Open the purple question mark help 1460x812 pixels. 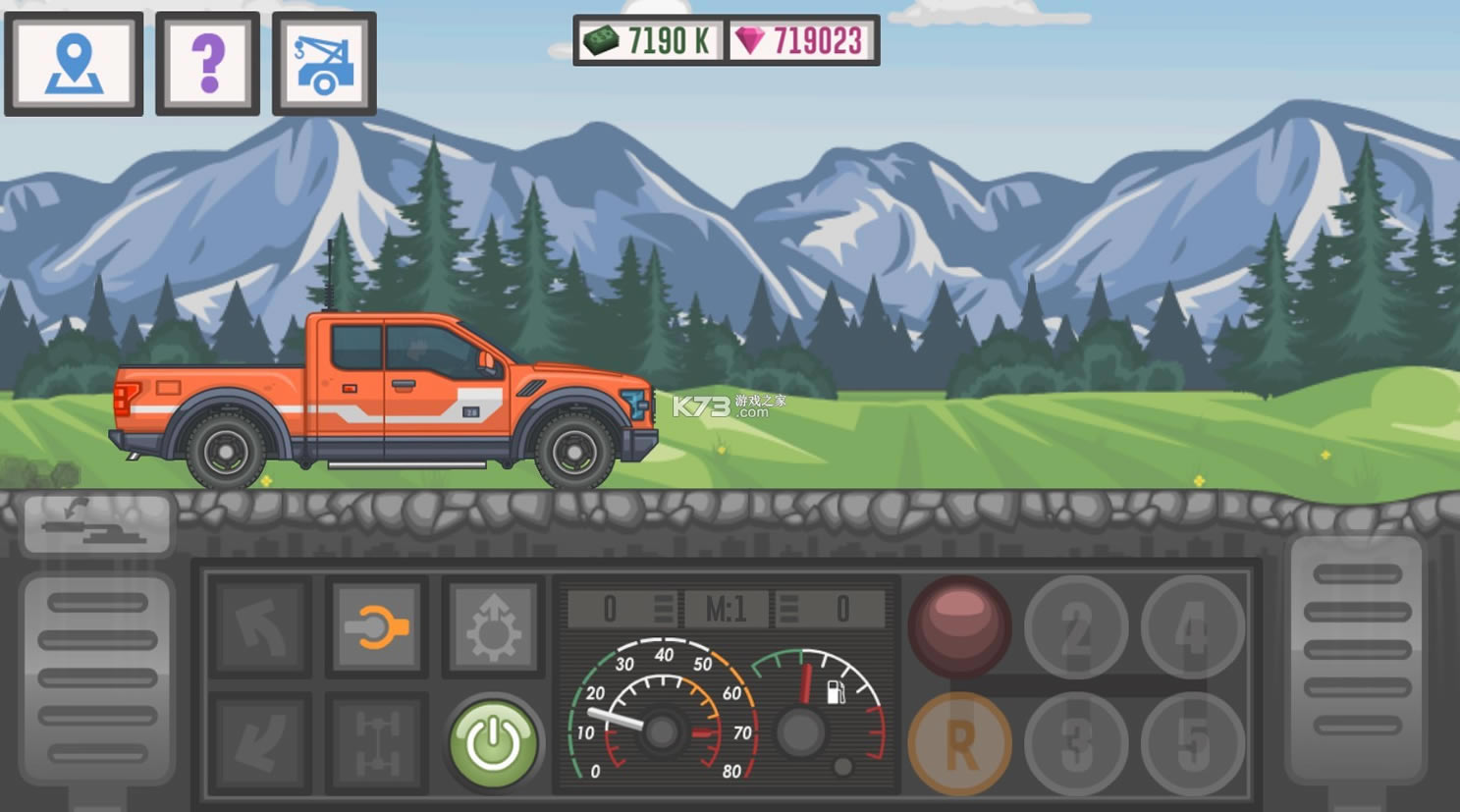(207, 64)
